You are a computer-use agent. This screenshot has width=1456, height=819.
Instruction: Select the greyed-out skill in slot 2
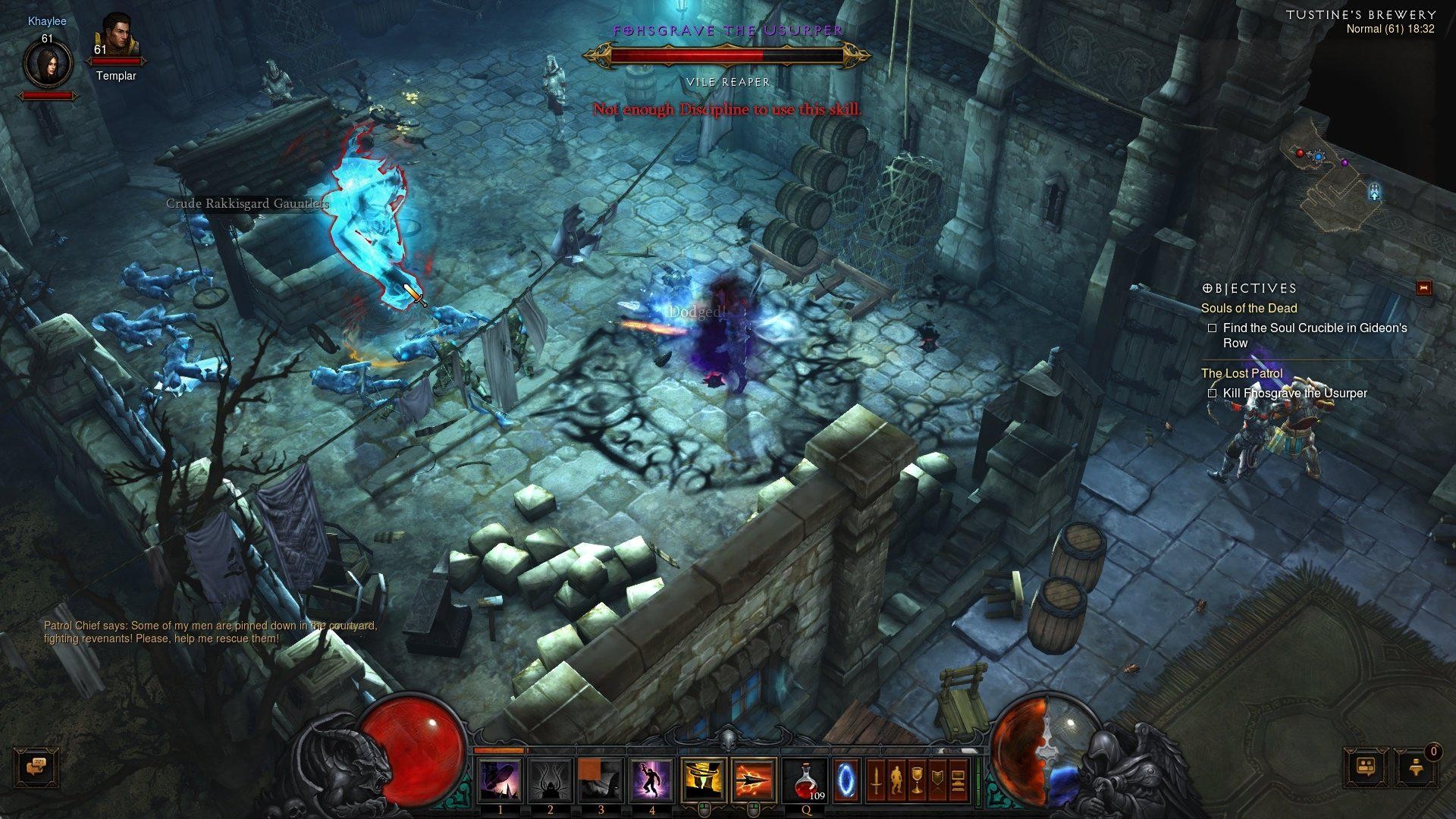pyautogui.click(x=551, y=780)
